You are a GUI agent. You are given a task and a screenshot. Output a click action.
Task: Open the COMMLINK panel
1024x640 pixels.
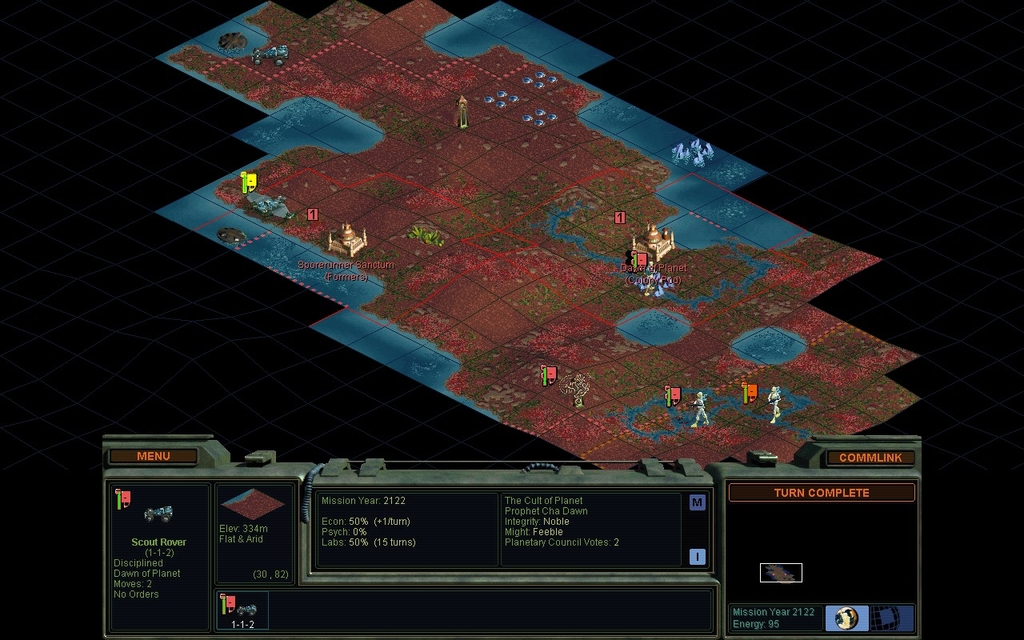point(870,457)
